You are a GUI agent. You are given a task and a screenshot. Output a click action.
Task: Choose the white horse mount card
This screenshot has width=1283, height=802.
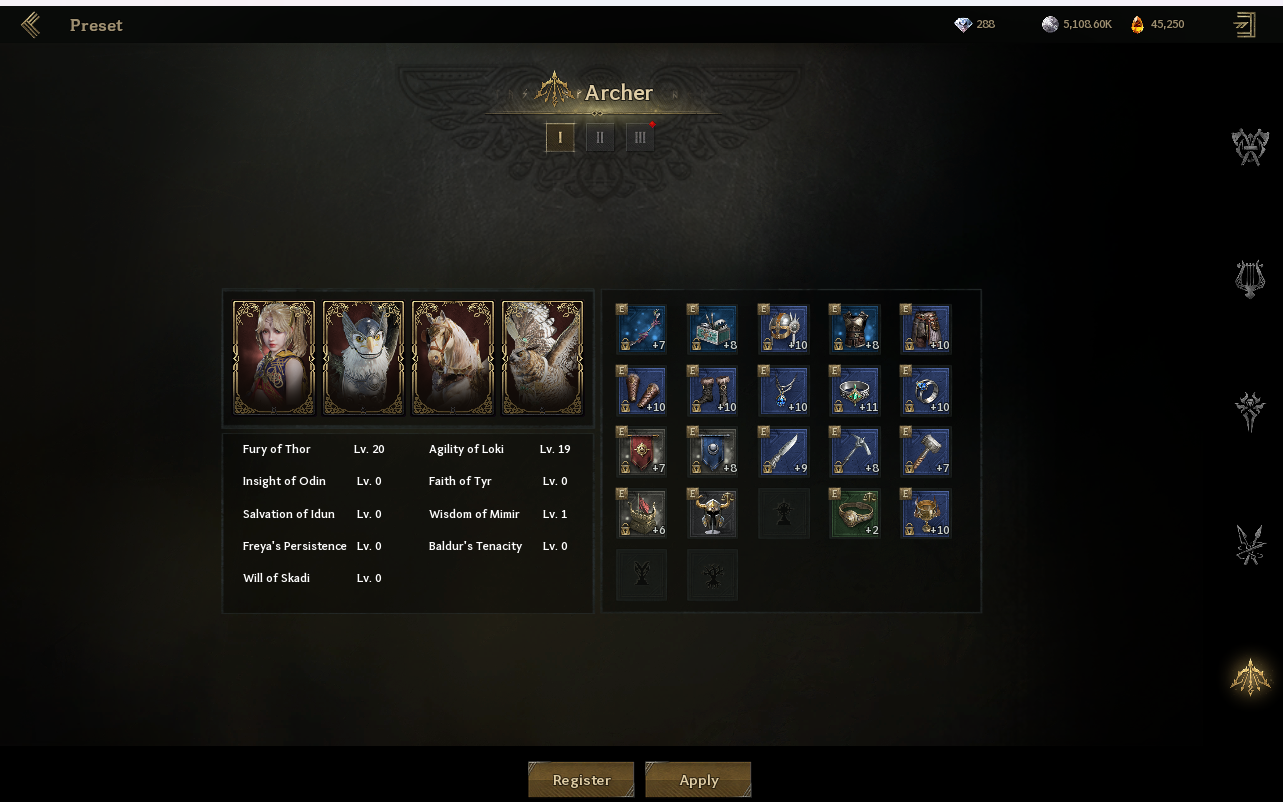[453, 358]
